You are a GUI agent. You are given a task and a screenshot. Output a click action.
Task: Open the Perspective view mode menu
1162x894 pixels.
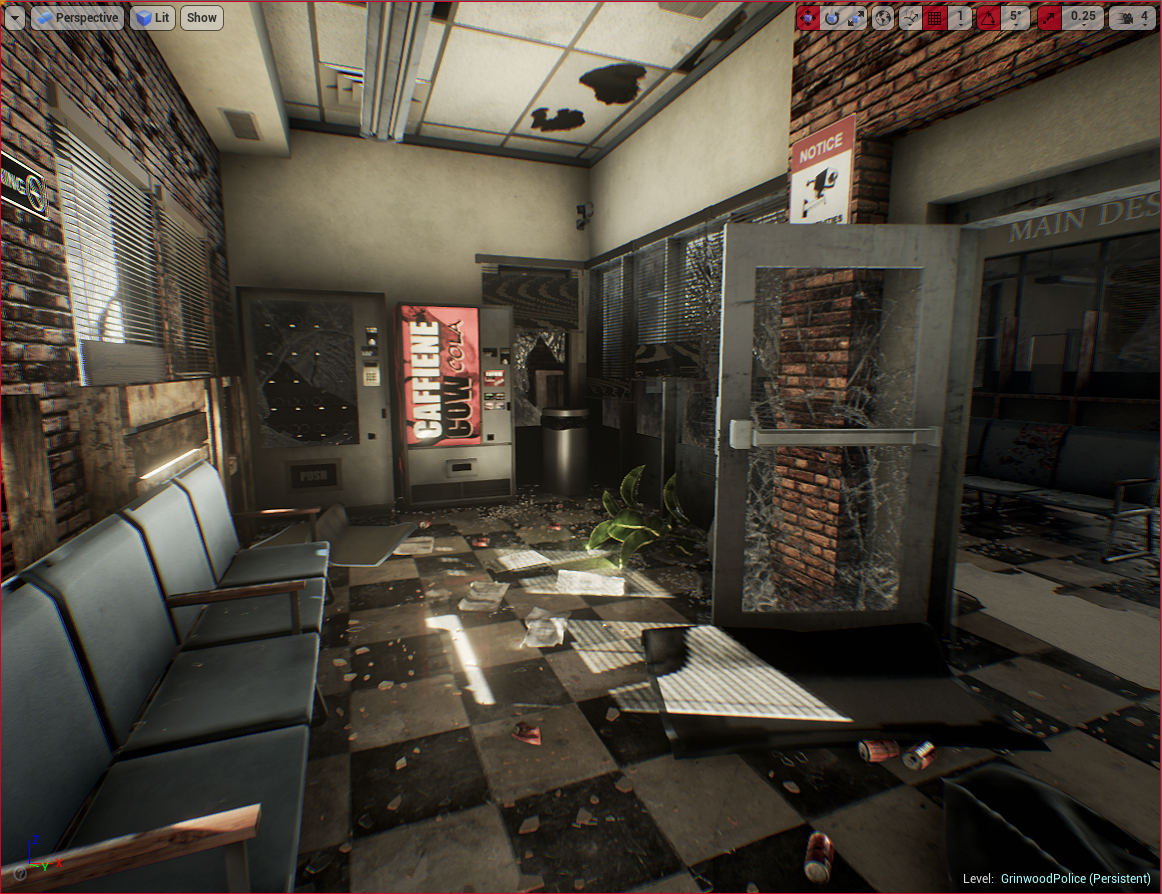point(77,17)
